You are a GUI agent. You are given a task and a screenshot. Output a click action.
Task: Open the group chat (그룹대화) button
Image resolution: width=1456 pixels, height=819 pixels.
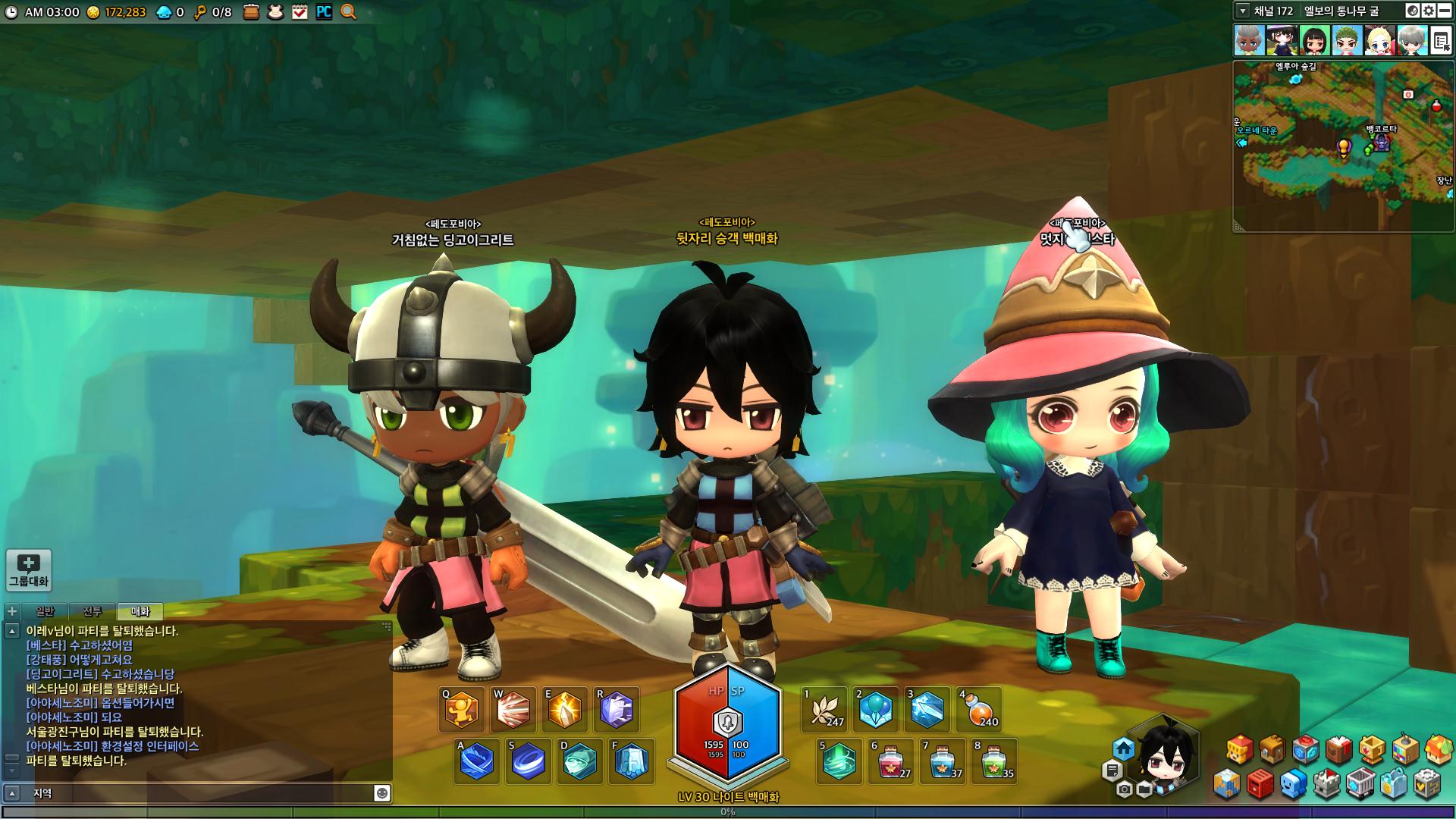click(29, 570)
